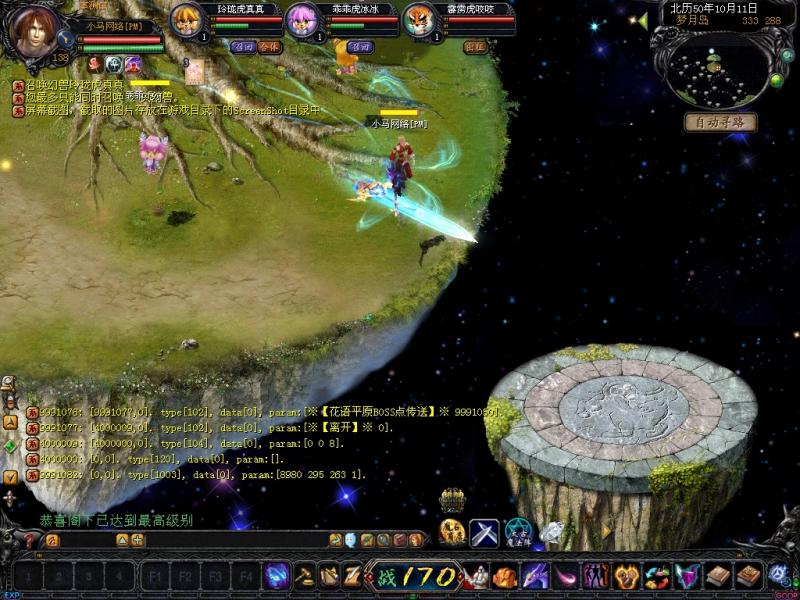Select the 乖乖虎冰冰 pet portrait
Image resolution: width=800 pixels, height=600 pixels.
click(302, 21)
